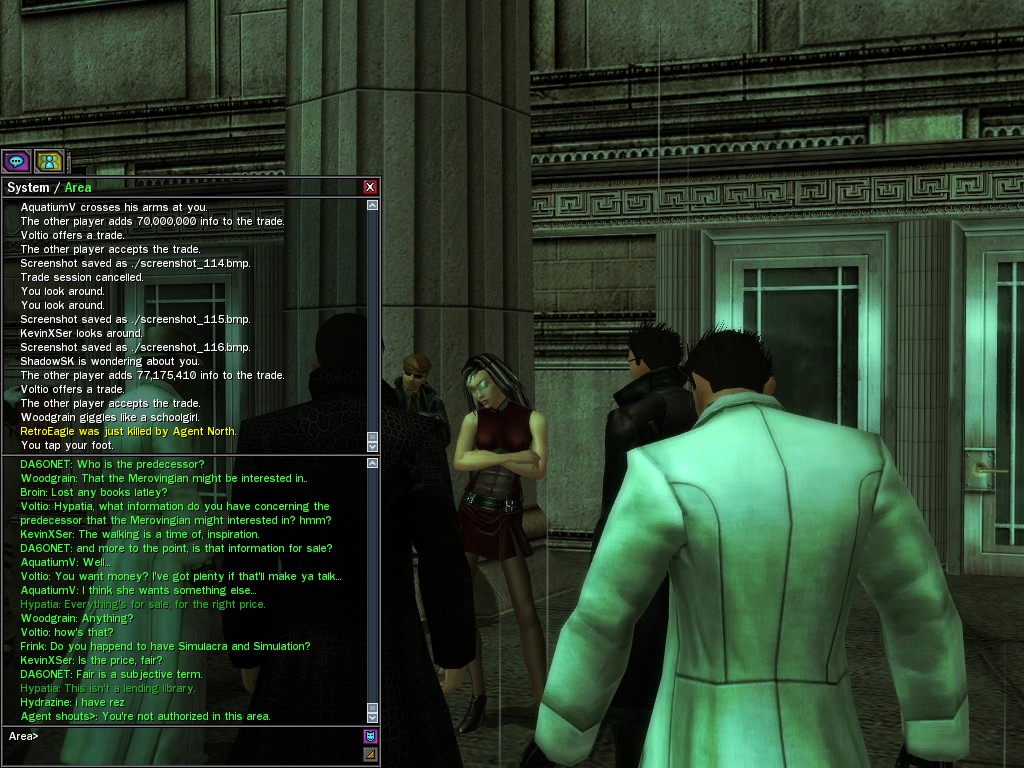This screenshot has height=768, width=1024.
Task: Switch to the Area chat tab
Action: (x=78, y=187)
